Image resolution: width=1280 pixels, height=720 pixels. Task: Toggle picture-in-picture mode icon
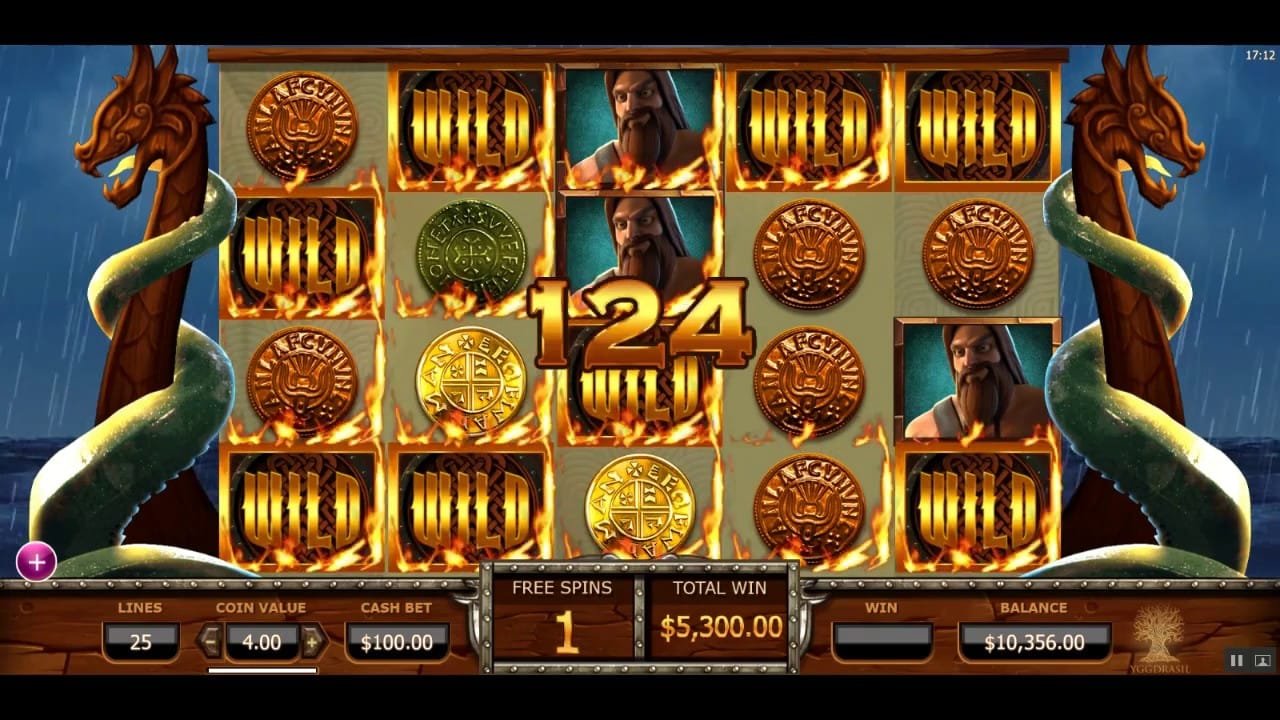[x=1262, y=660]
